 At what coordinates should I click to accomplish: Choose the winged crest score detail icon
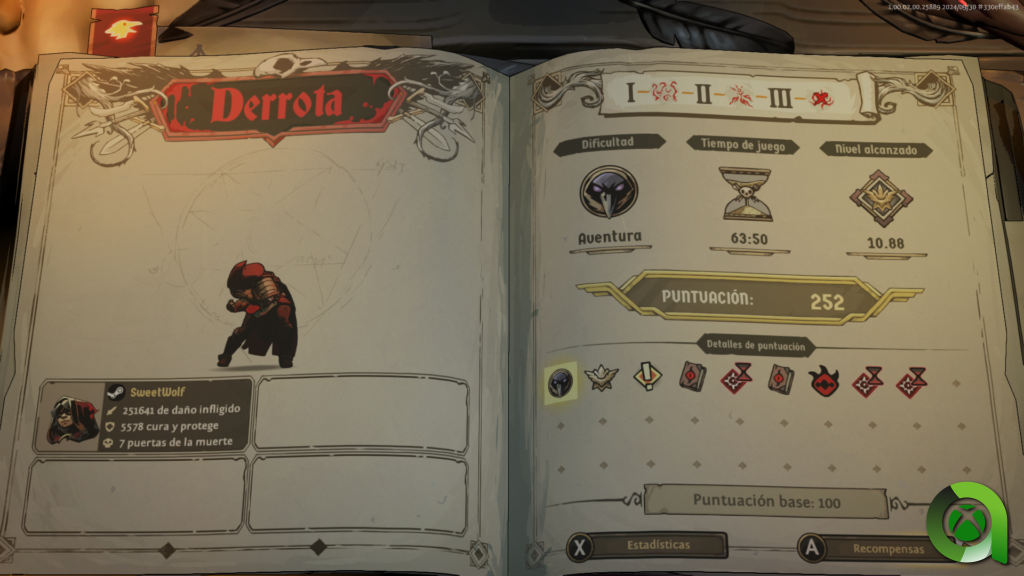[x=600, y=379]
